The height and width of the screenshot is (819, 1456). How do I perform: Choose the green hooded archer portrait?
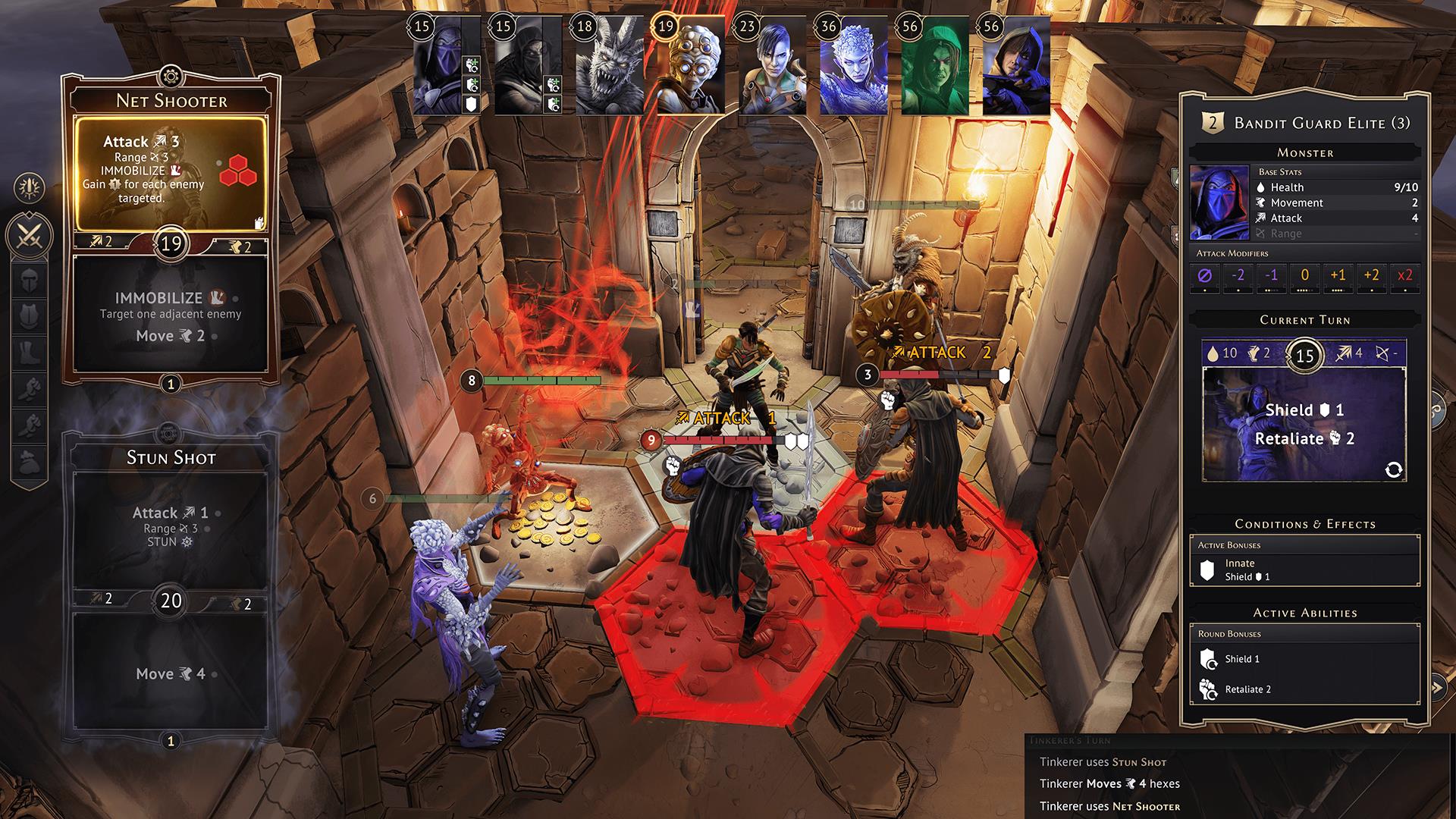934,67
